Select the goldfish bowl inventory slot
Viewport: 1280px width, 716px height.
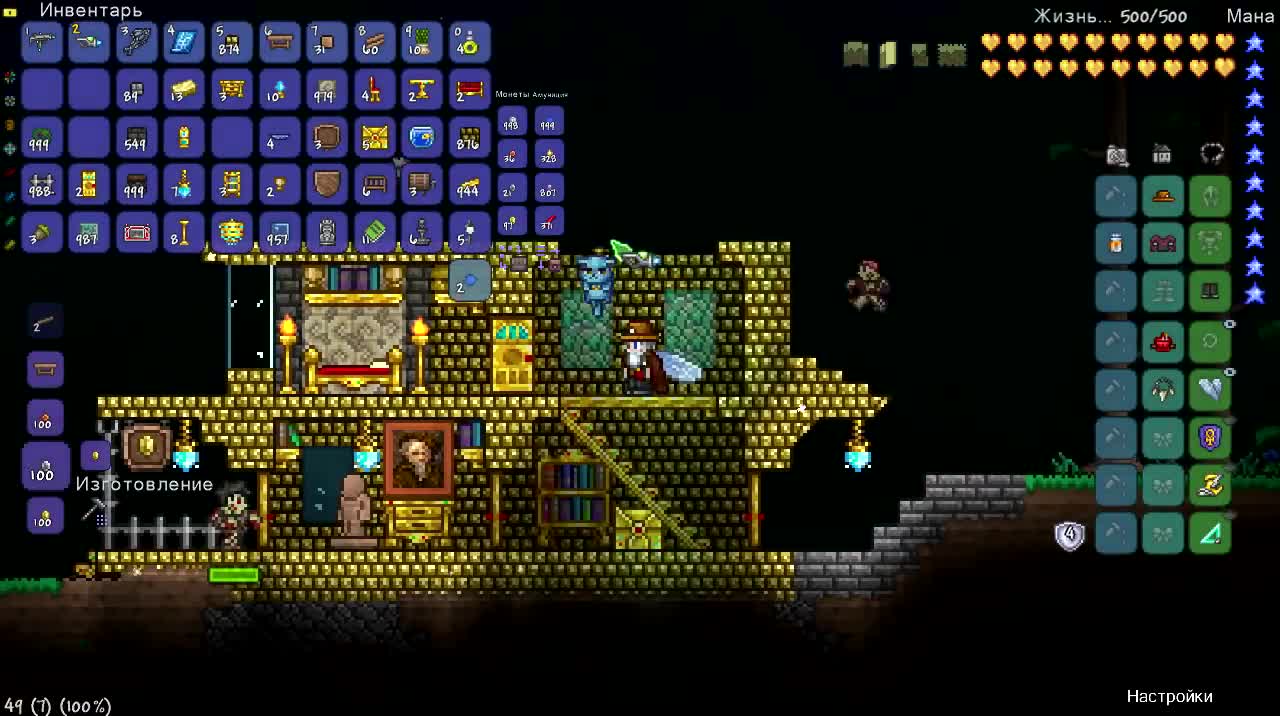tap(422, 137)
